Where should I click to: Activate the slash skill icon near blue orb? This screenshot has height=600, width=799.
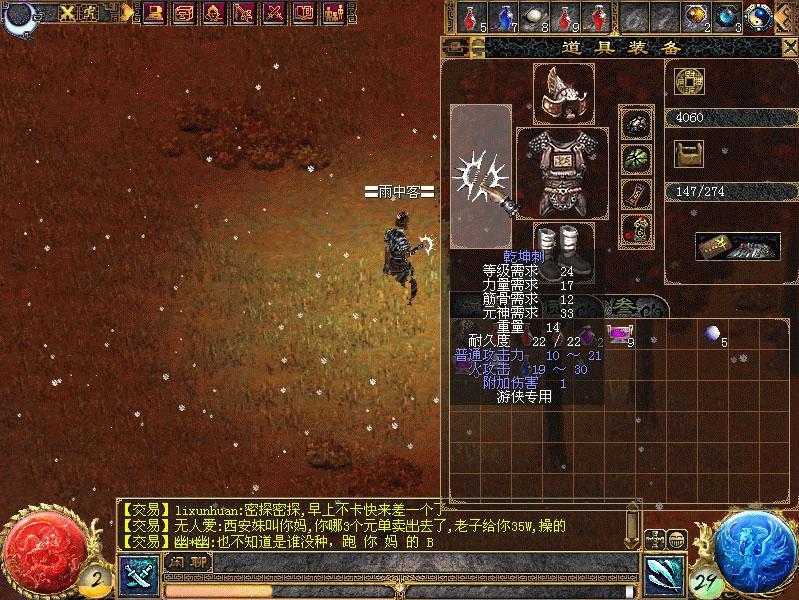pos(663,573)
